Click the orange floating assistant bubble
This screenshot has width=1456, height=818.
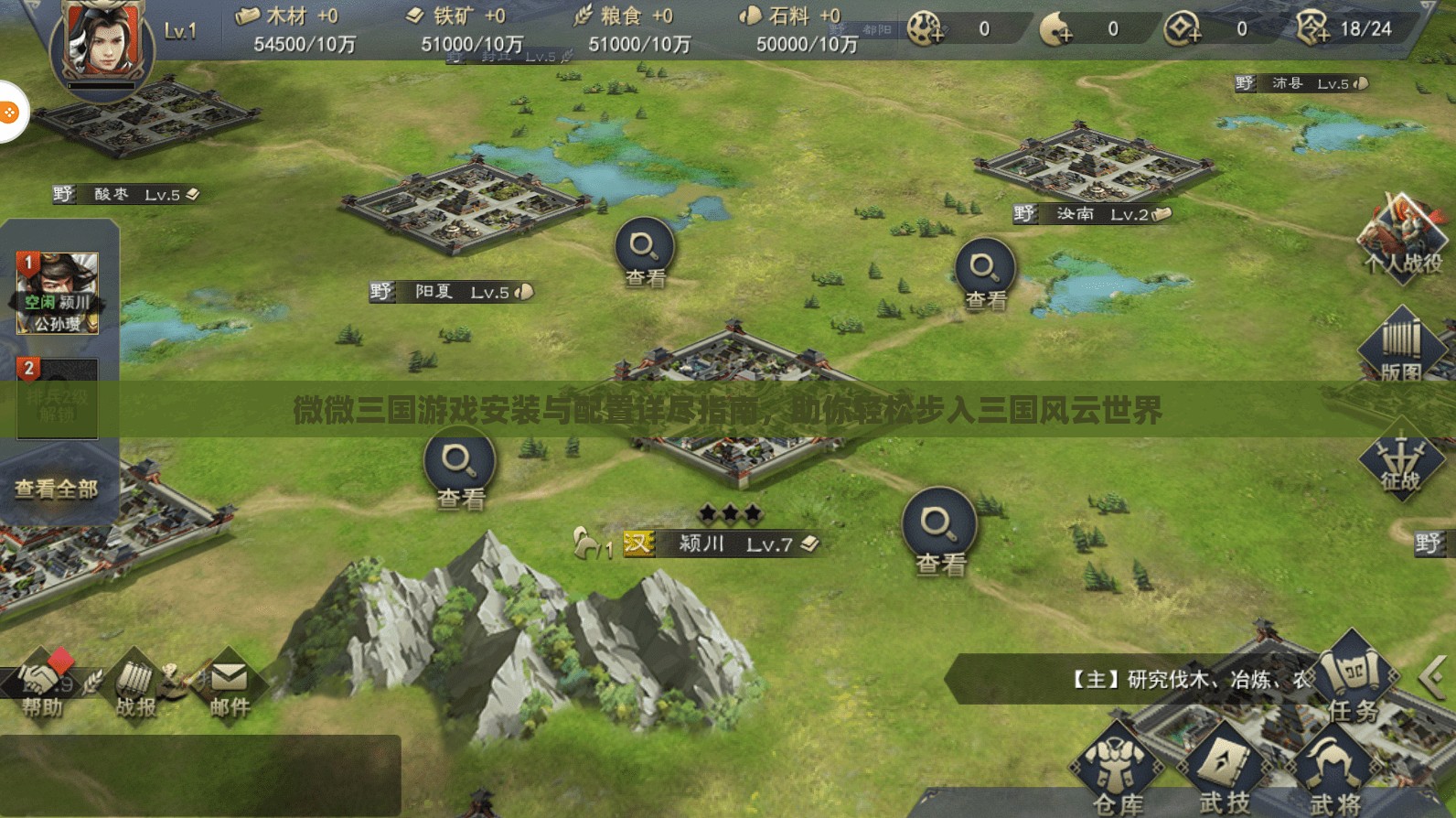tap(9, 113)
